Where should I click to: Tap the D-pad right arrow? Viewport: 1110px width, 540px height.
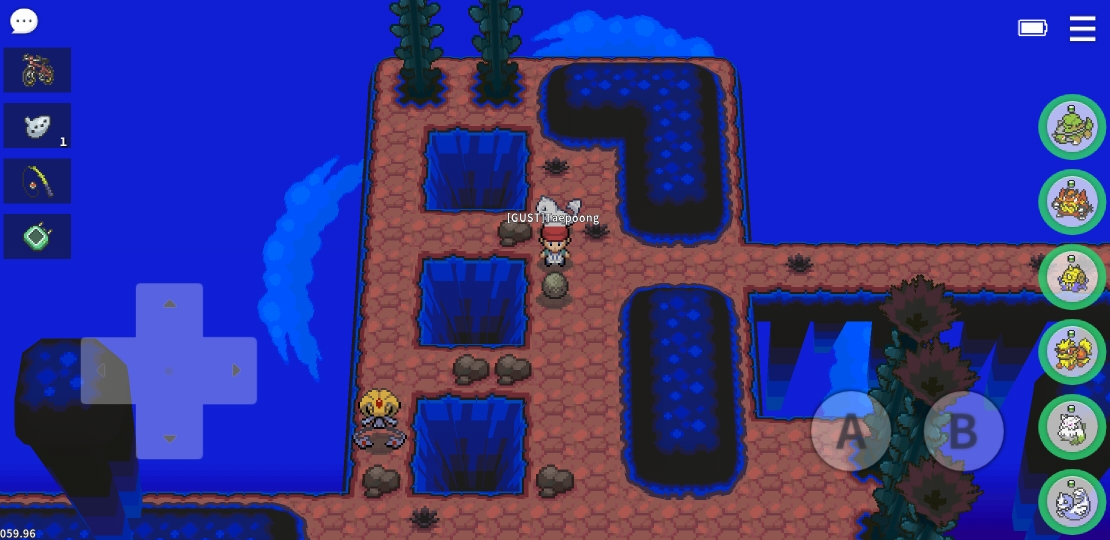[x=236, y=371]
